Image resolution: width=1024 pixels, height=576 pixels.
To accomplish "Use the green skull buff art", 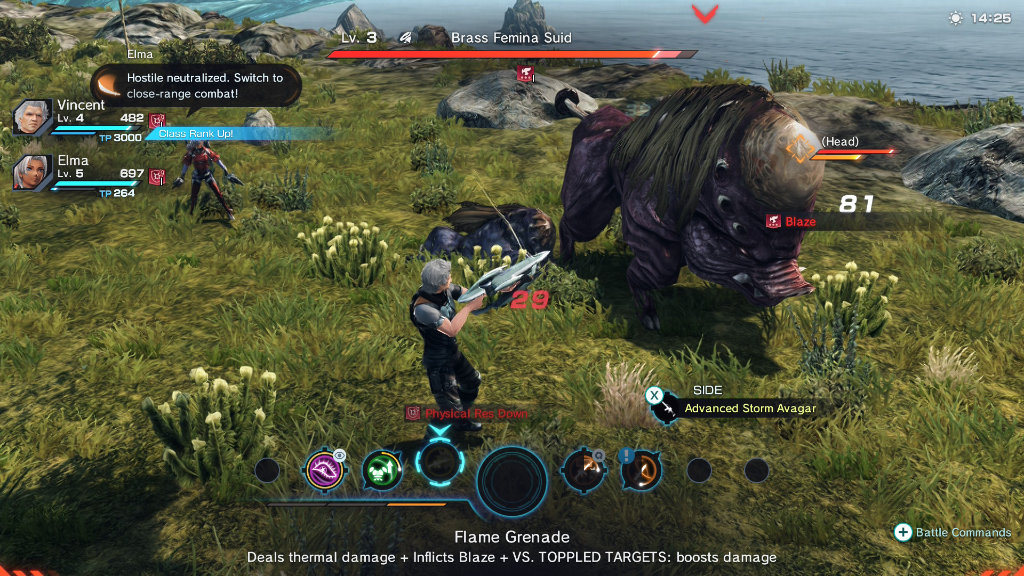I will pos(381,469).
